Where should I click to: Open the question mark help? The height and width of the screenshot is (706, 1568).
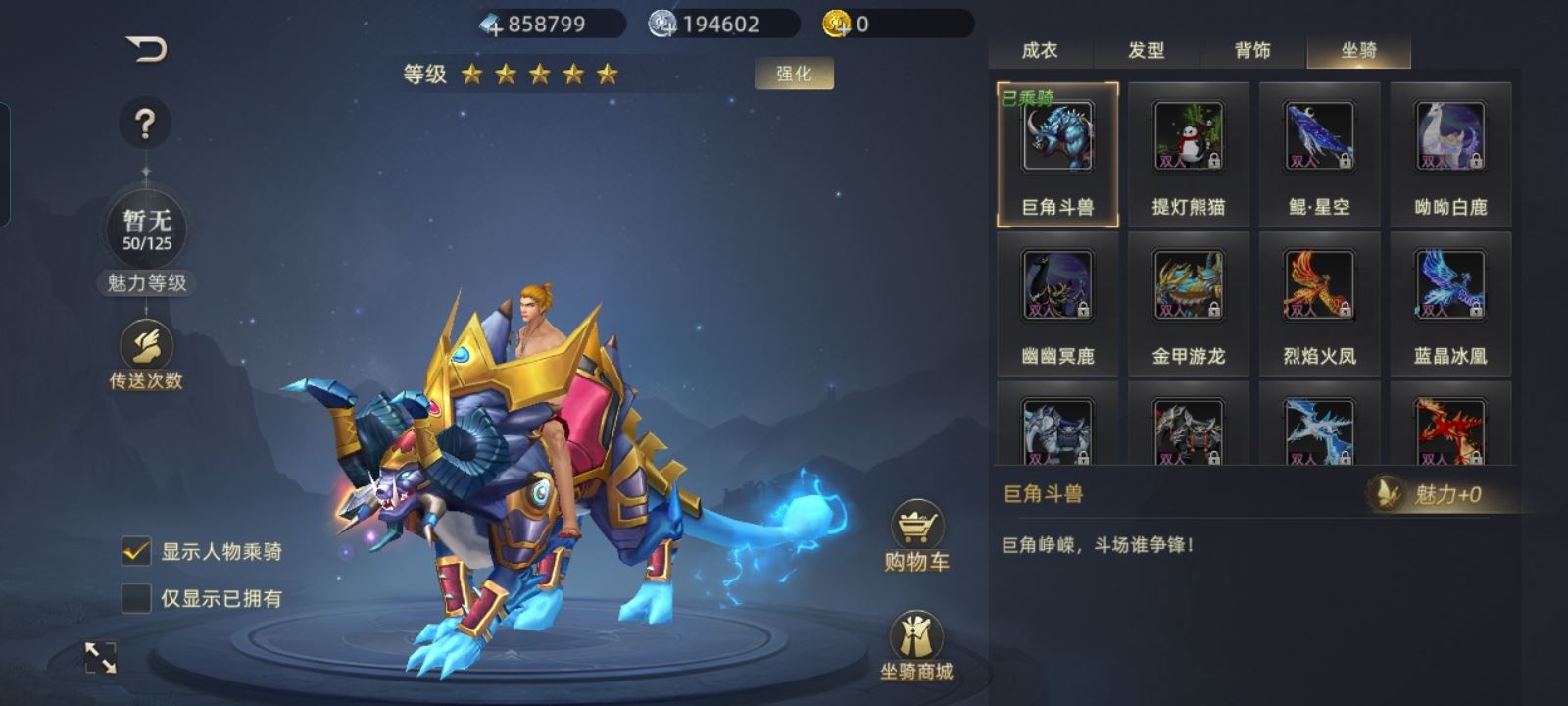tap(145, 124)
